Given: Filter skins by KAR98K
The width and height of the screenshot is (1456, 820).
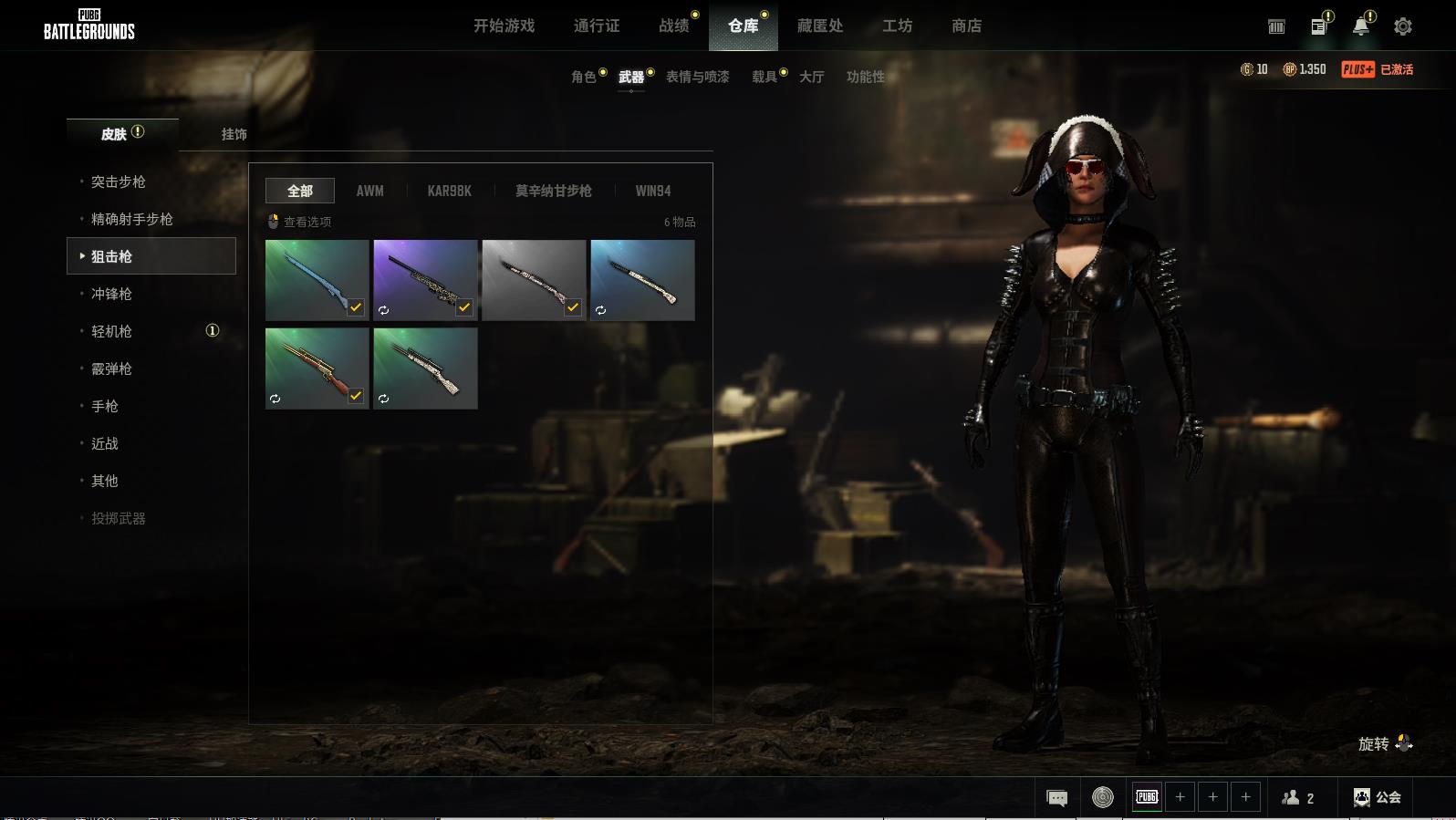Looking at the screenshot, I should (x=449, y=191).
